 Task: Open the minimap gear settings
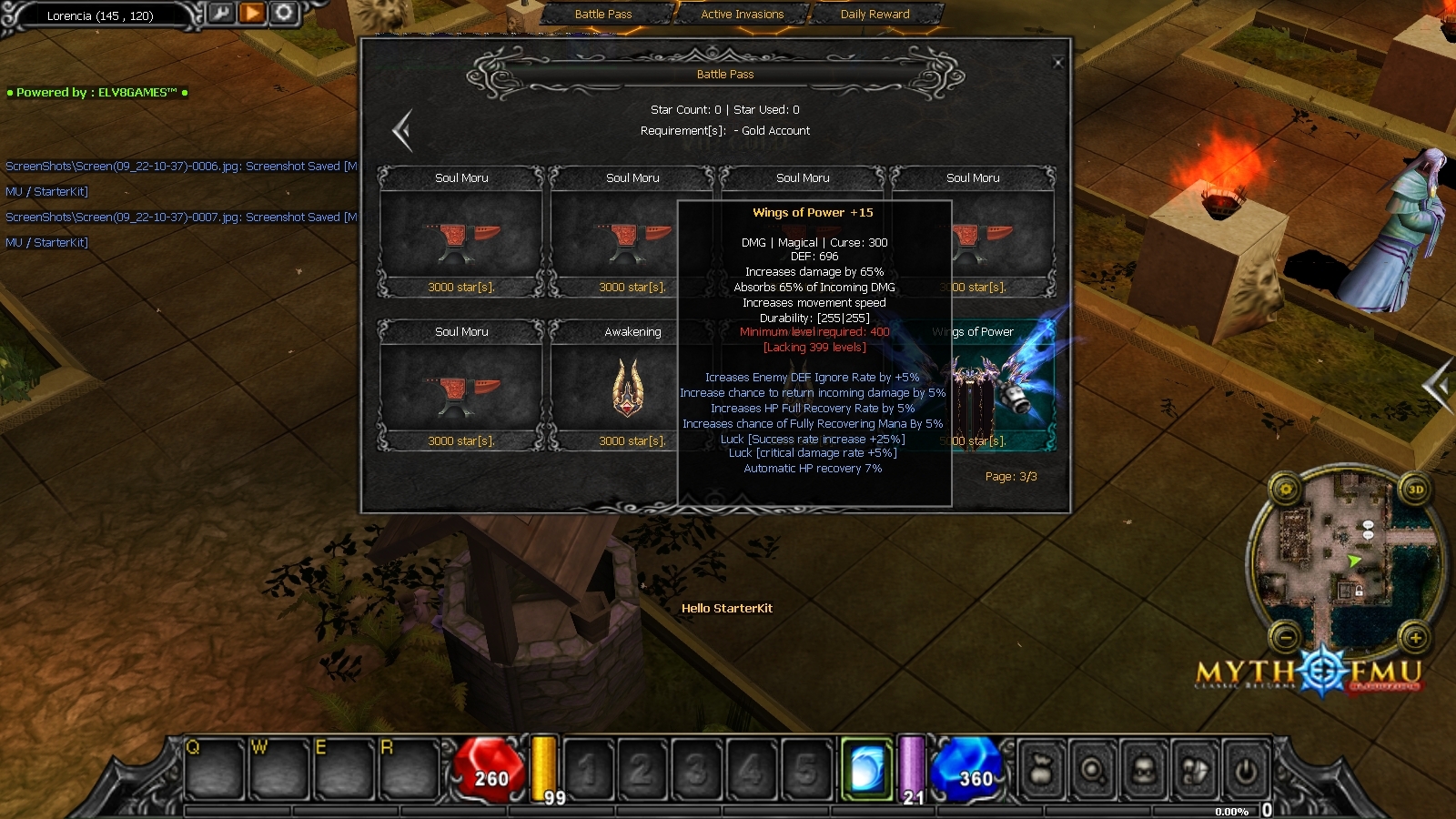(1286, 490)
